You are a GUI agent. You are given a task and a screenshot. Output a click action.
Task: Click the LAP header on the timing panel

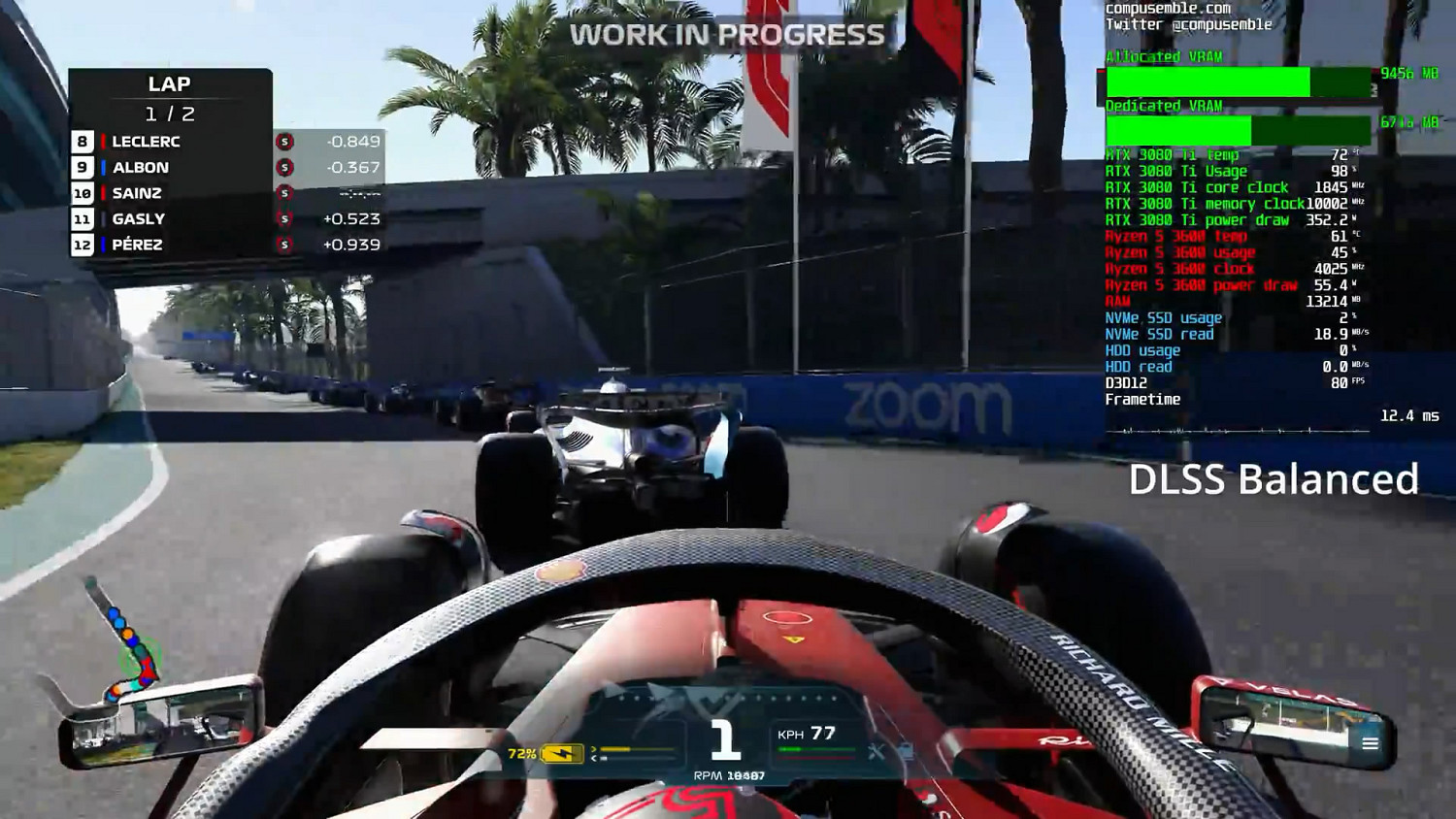pyautogui.click(x=170, y=83)
